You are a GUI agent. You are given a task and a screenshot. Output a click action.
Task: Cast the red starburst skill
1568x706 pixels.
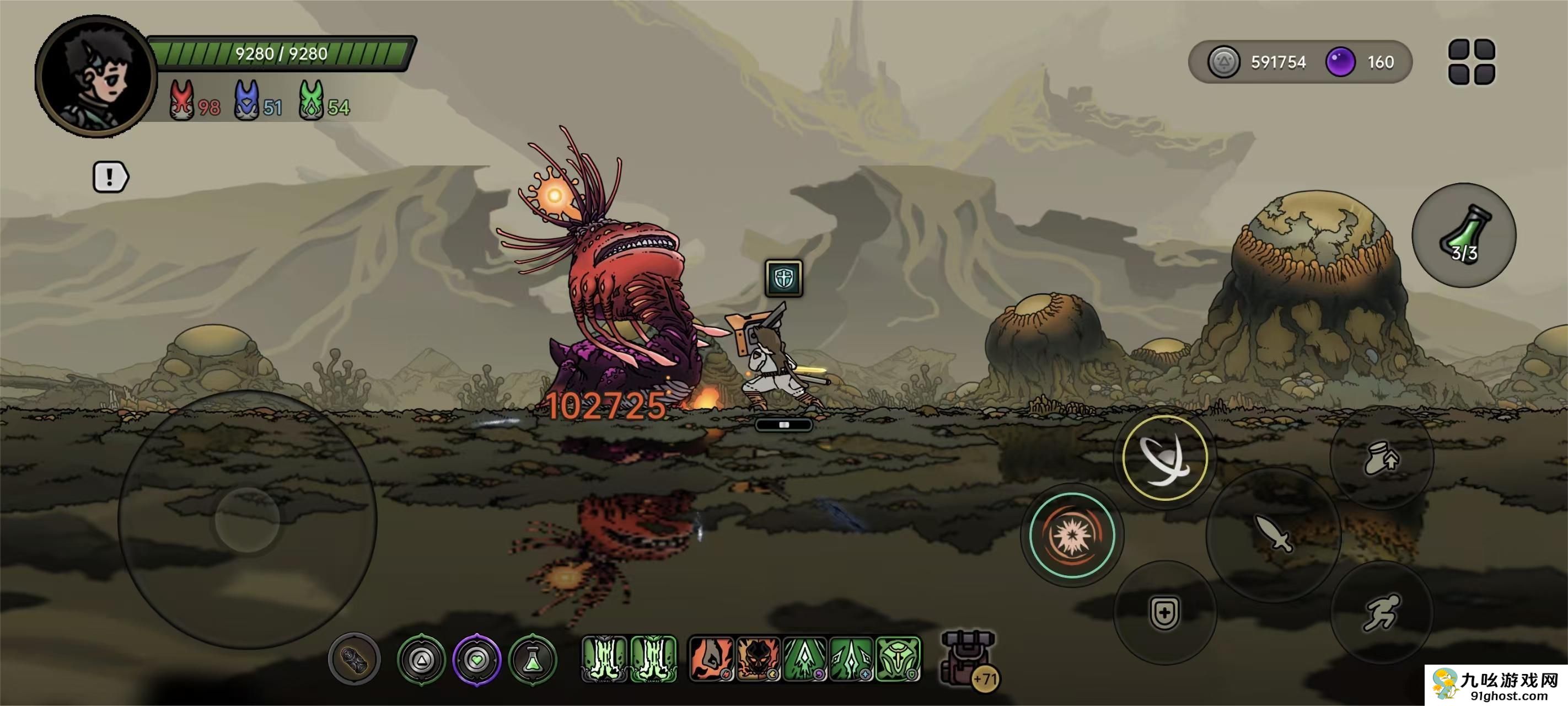point(1072,536)
